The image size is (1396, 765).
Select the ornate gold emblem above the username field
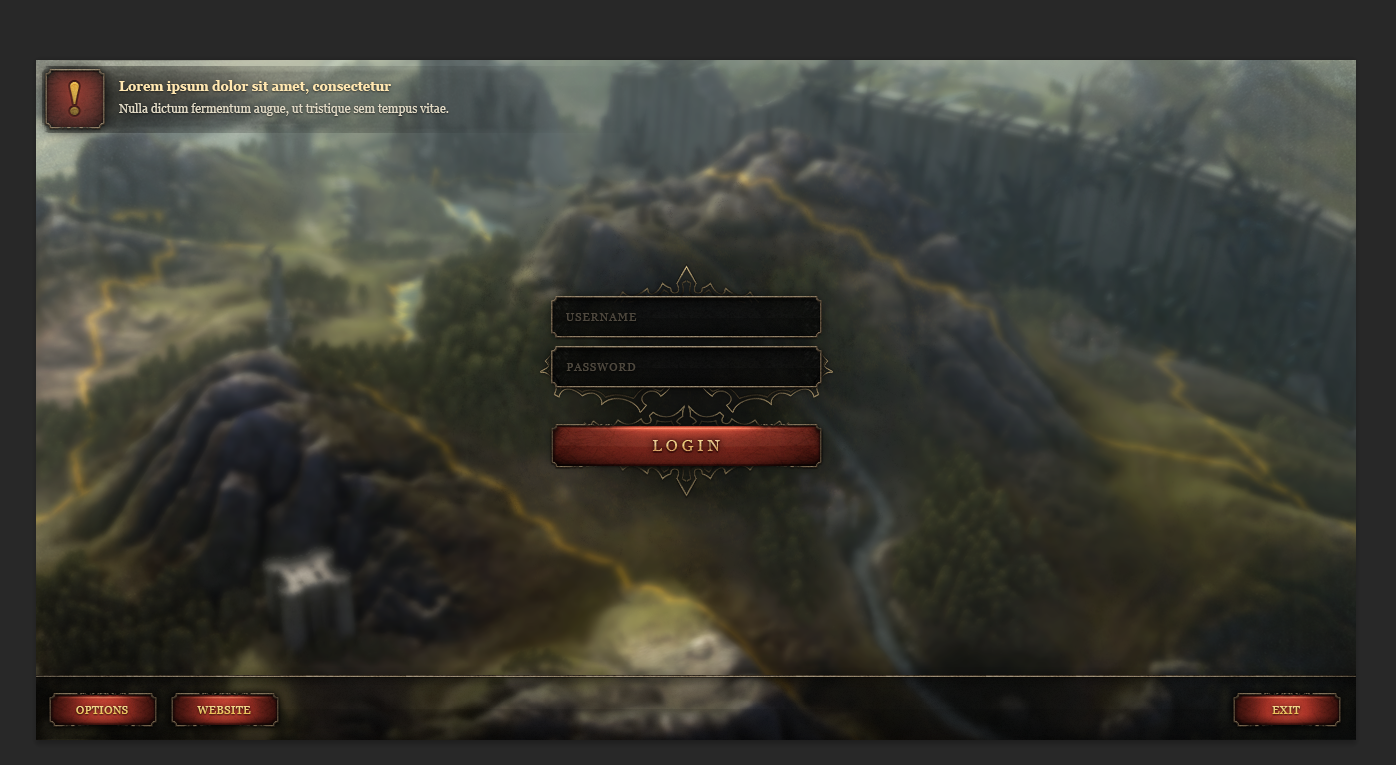coord(686,283)
